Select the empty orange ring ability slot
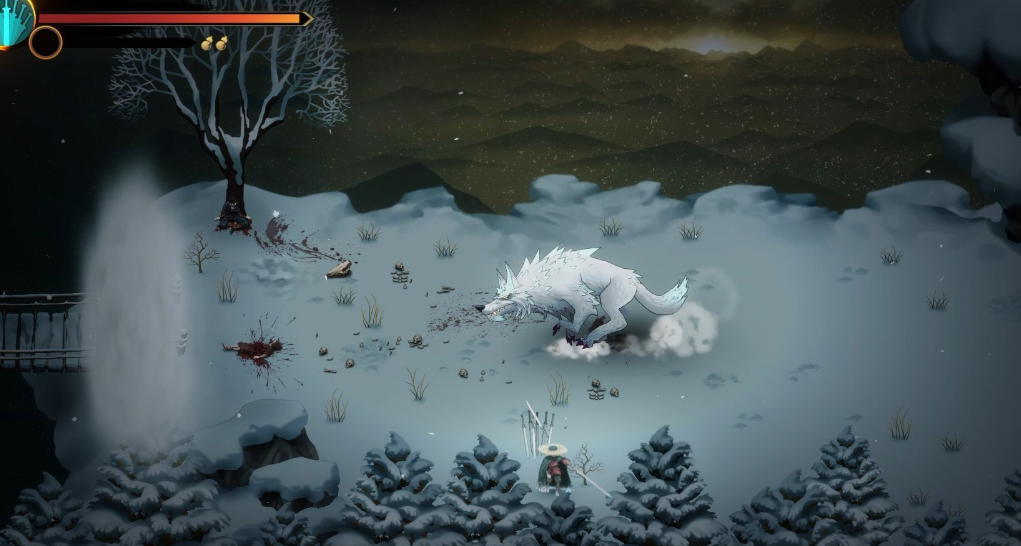The image size is (1021, 546). [x=45, y=43]
